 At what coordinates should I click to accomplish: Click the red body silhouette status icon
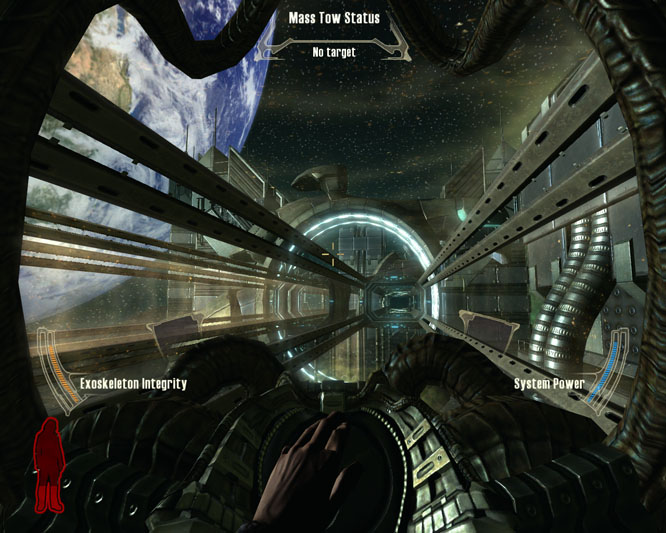[x=49, y=466]
